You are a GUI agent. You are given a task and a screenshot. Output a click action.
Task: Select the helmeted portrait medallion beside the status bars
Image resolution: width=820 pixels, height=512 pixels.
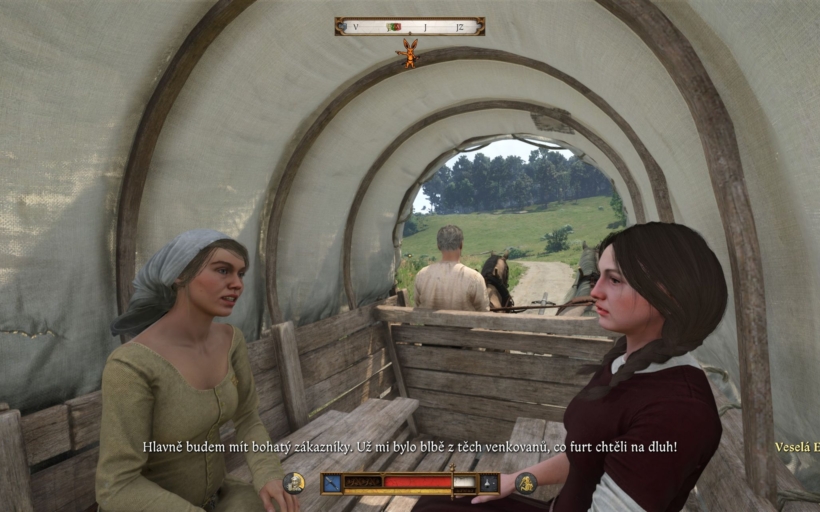click(x=294, y=483)
